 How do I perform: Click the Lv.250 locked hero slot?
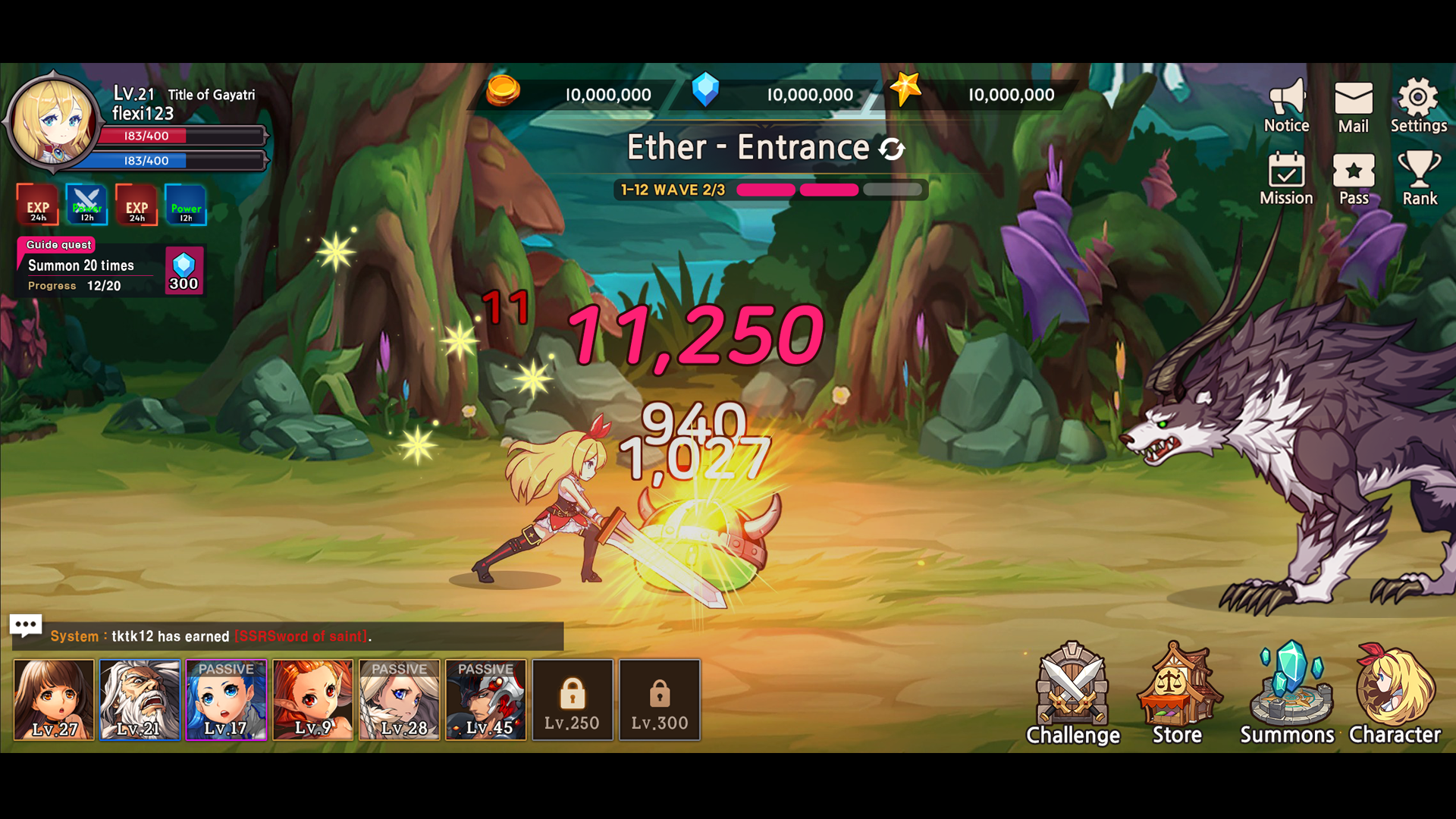pos(573,699)
